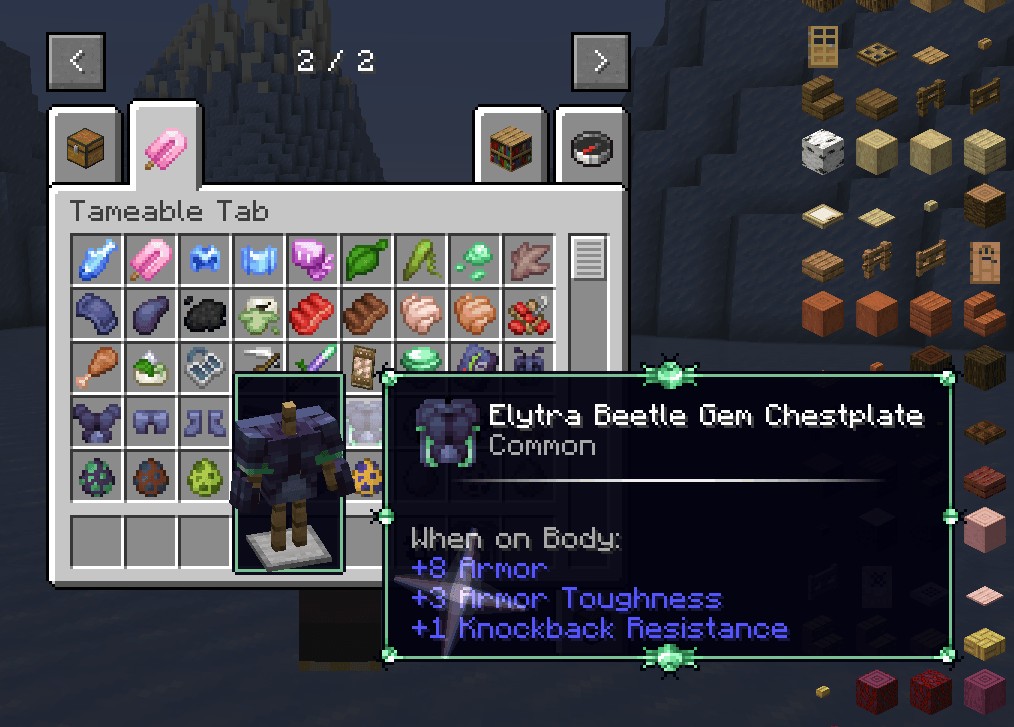
Task: Pick the lime green spotted egg
Action: tap(206, 476)
